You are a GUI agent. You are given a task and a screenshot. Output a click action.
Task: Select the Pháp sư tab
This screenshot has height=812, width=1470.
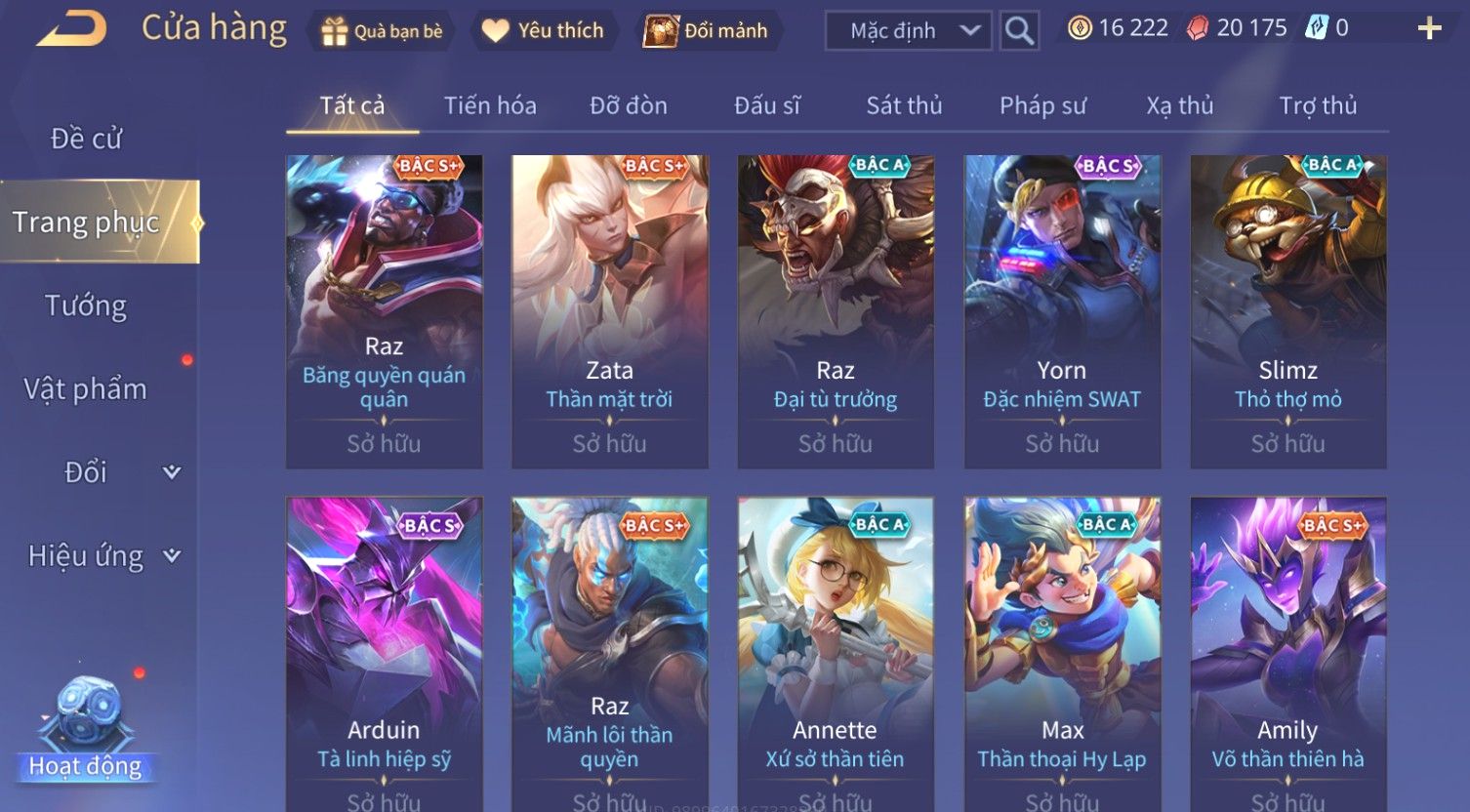(x=1042, y=105)
